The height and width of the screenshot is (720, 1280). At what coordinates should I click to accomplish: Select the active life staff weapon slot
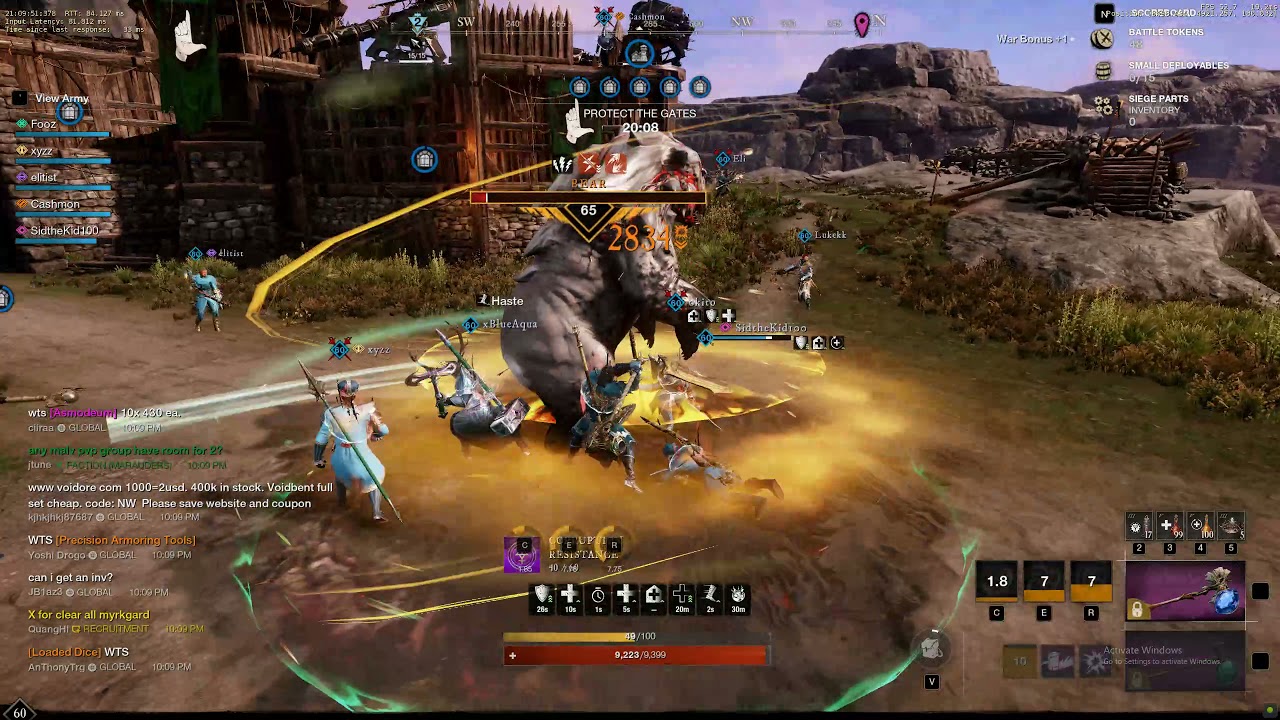[x=1185, y=590]
